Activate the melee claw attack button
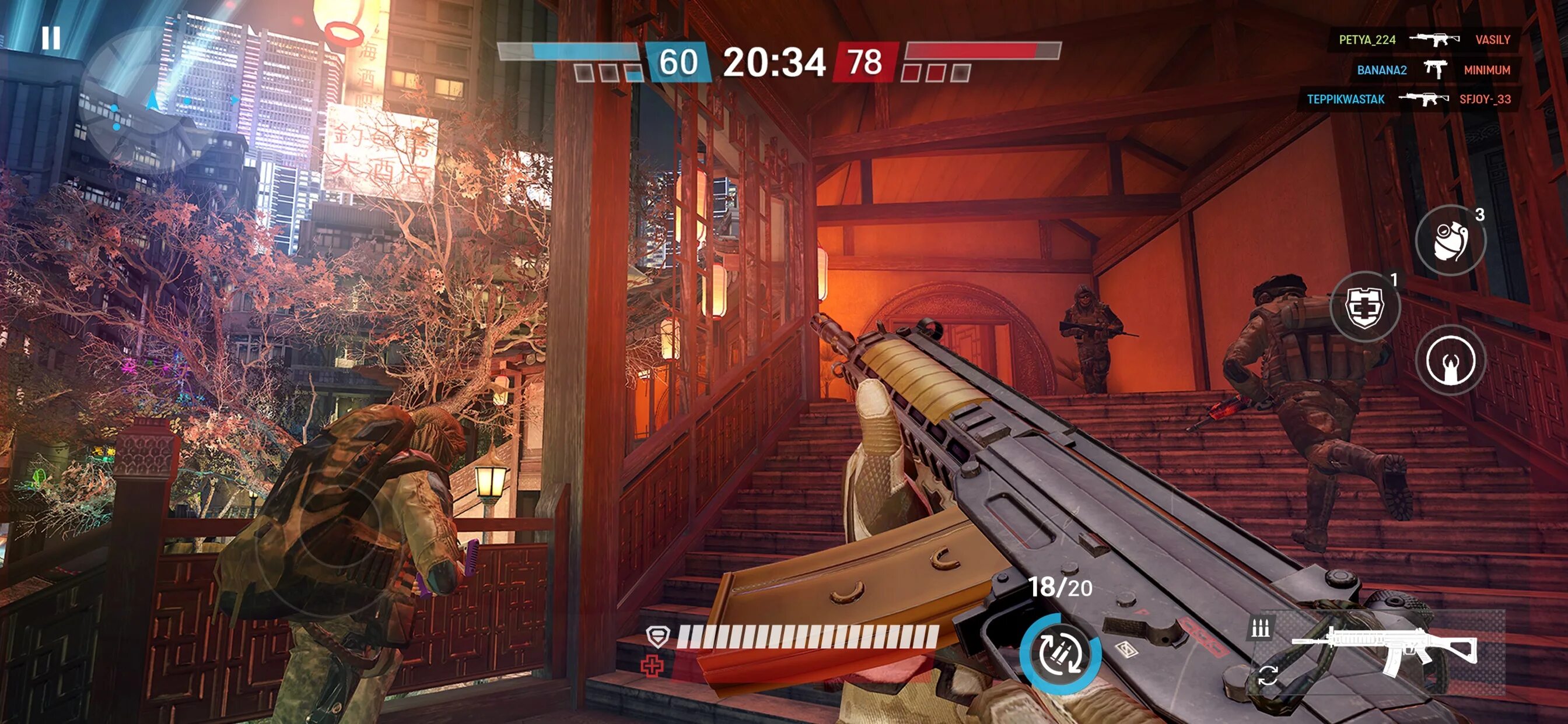The width and height of the screenshot is (1568, 724). [1450, 360]
